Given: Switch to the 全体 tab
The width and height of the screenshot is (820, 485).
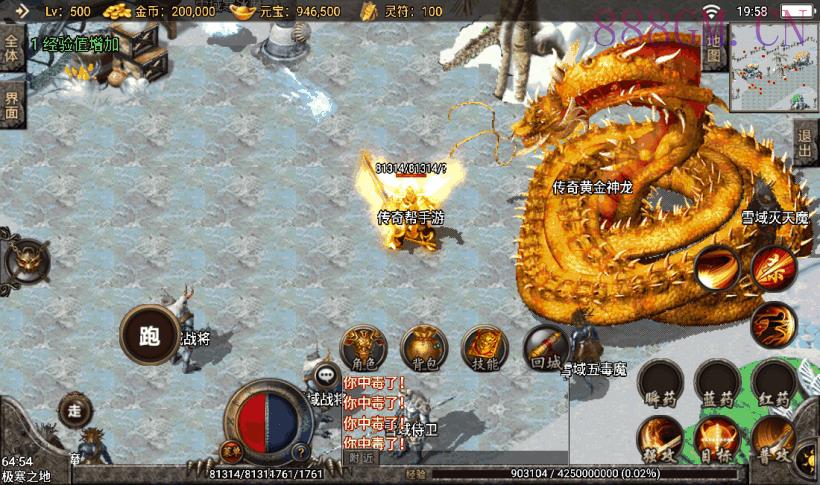Looking at the screenshot, I should pyautogui.click(x=11, y=51).
